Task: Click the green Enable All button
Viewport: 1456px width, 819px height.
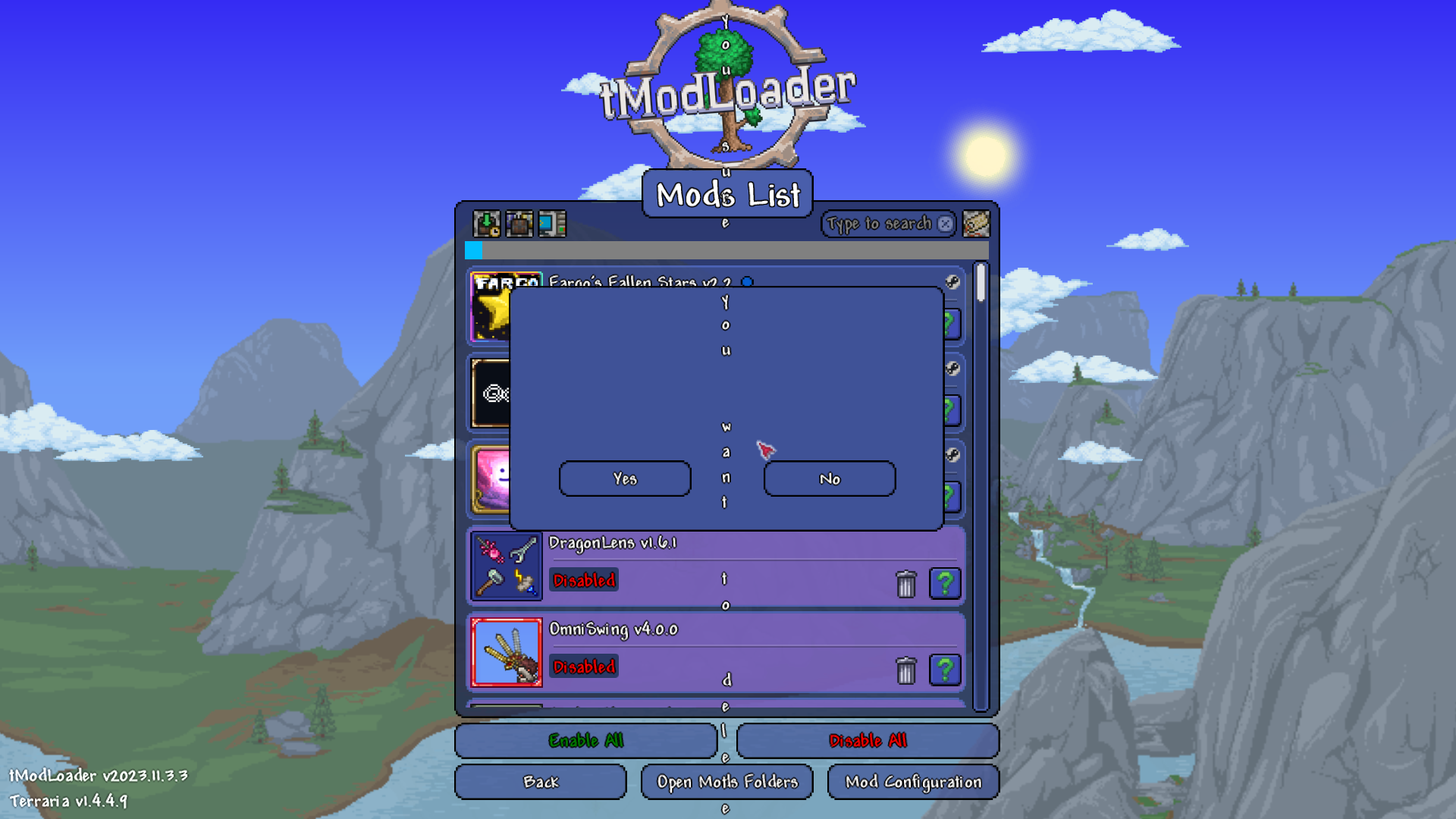Action: [586, 740]
